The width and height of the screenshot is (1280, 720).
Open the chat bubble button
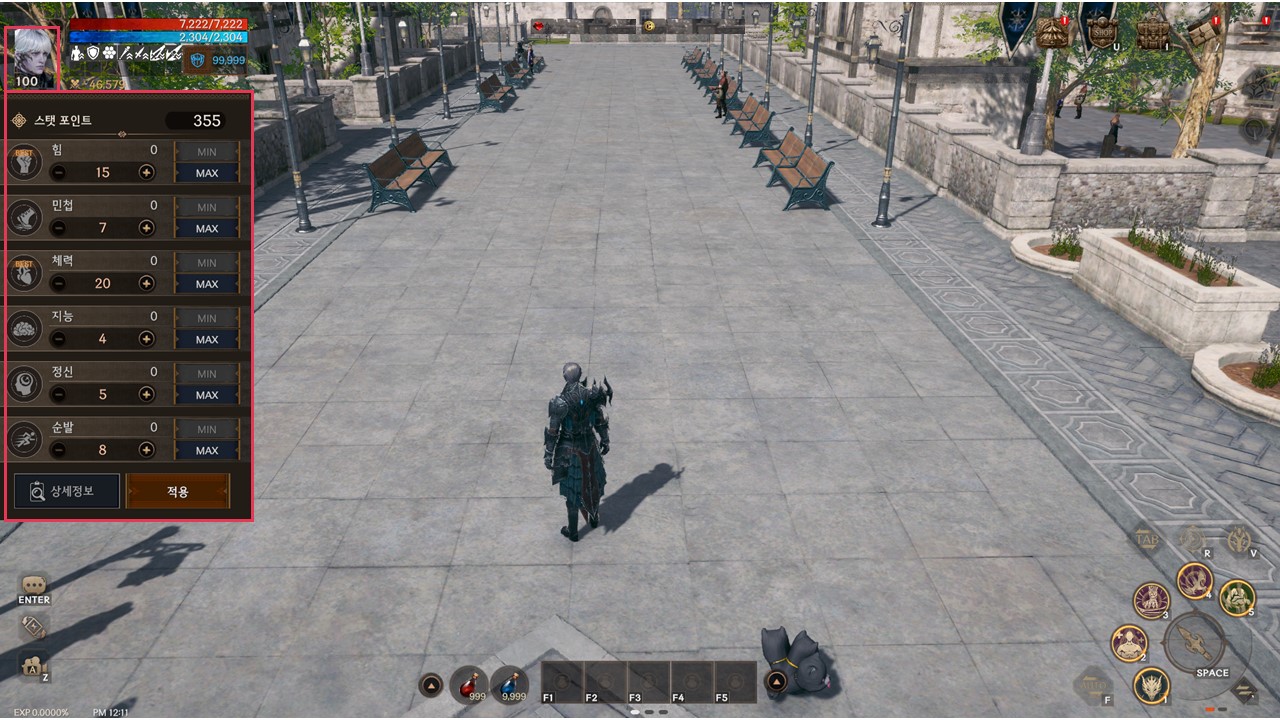(34, 585)
